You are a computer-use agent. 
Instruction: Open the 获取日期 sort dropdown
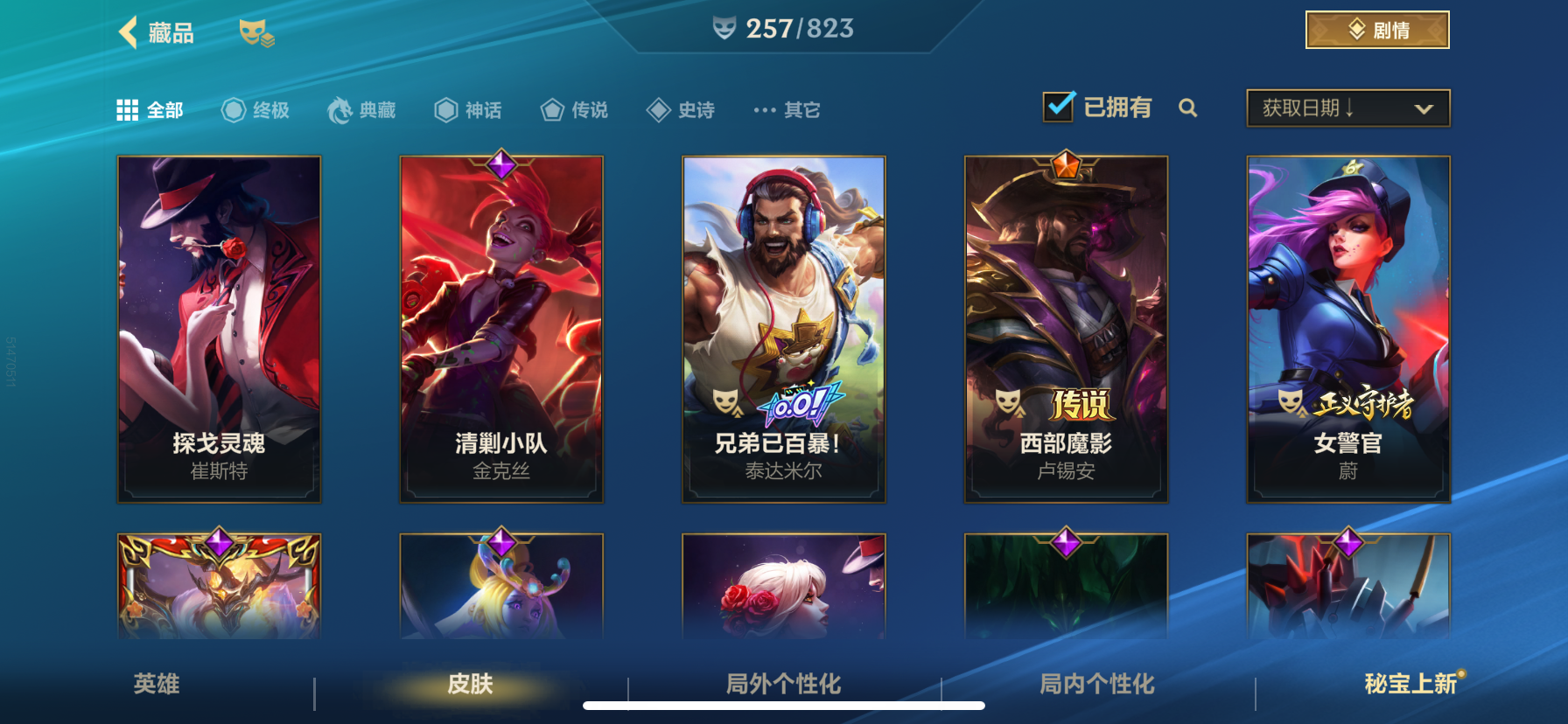[1347, 108]
